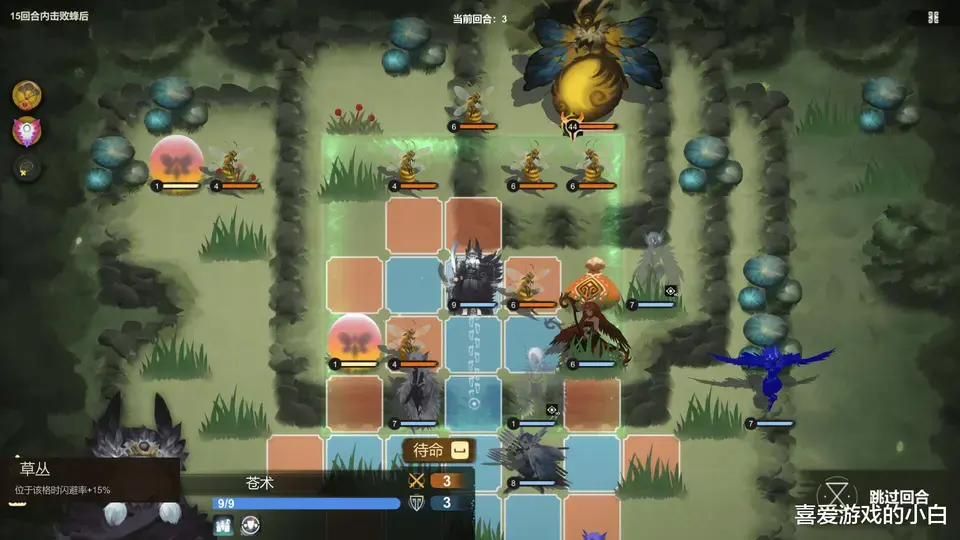Choose the 待命 standby command
This screenshot has height=540, width=960.
coord(438,451)
